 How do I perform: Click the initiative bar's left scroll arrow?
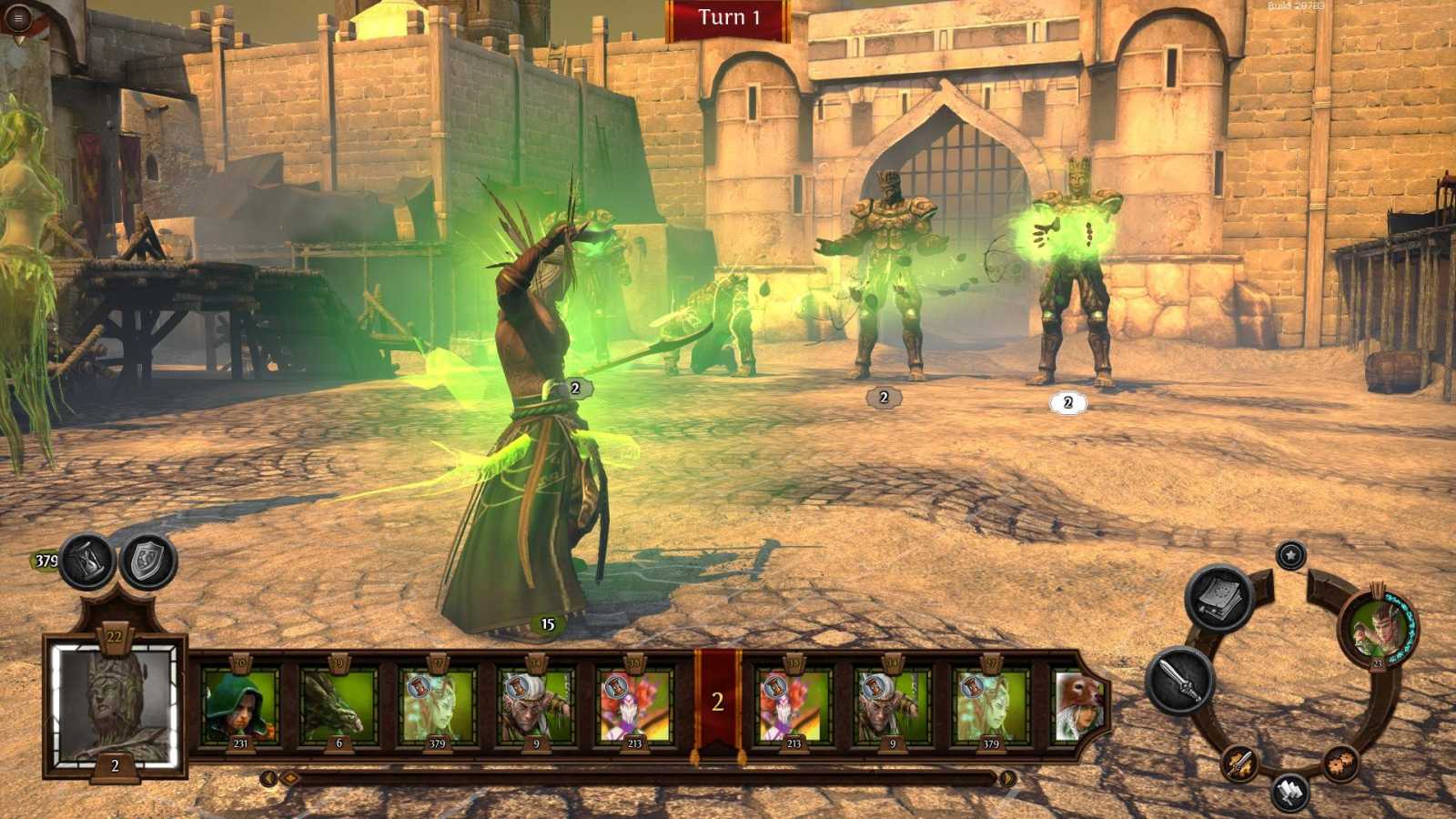point(268,778)
